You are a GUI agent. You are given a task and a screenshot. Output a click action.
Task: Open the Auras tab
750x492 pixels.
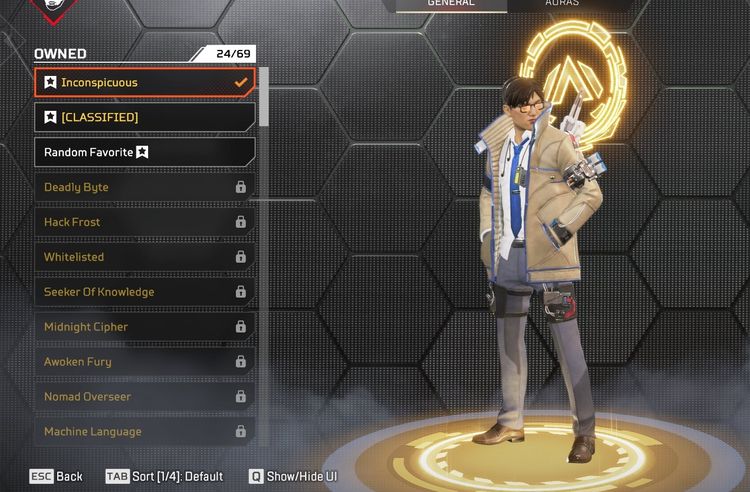559,4
